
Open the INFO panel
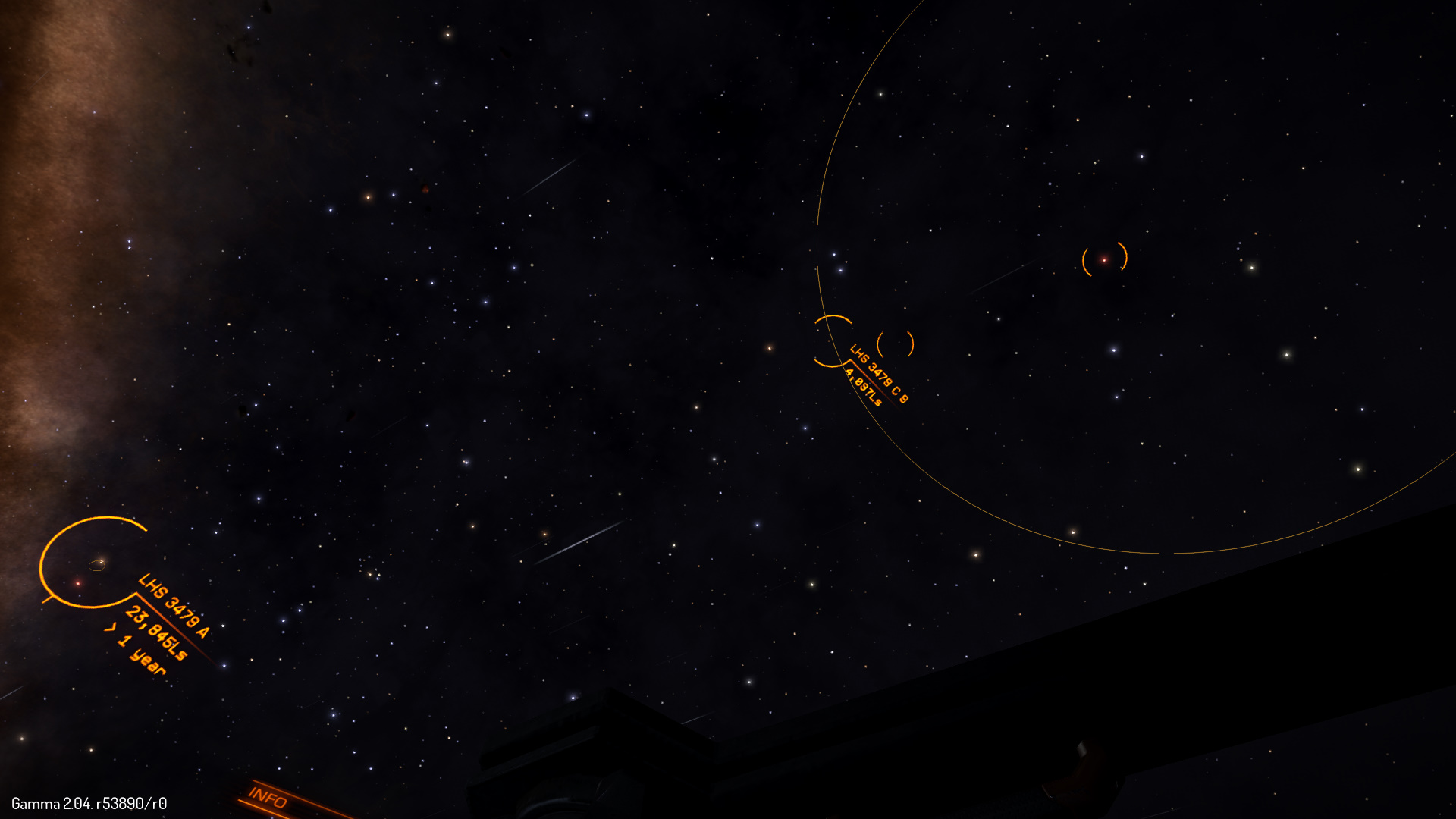[268, 798]
